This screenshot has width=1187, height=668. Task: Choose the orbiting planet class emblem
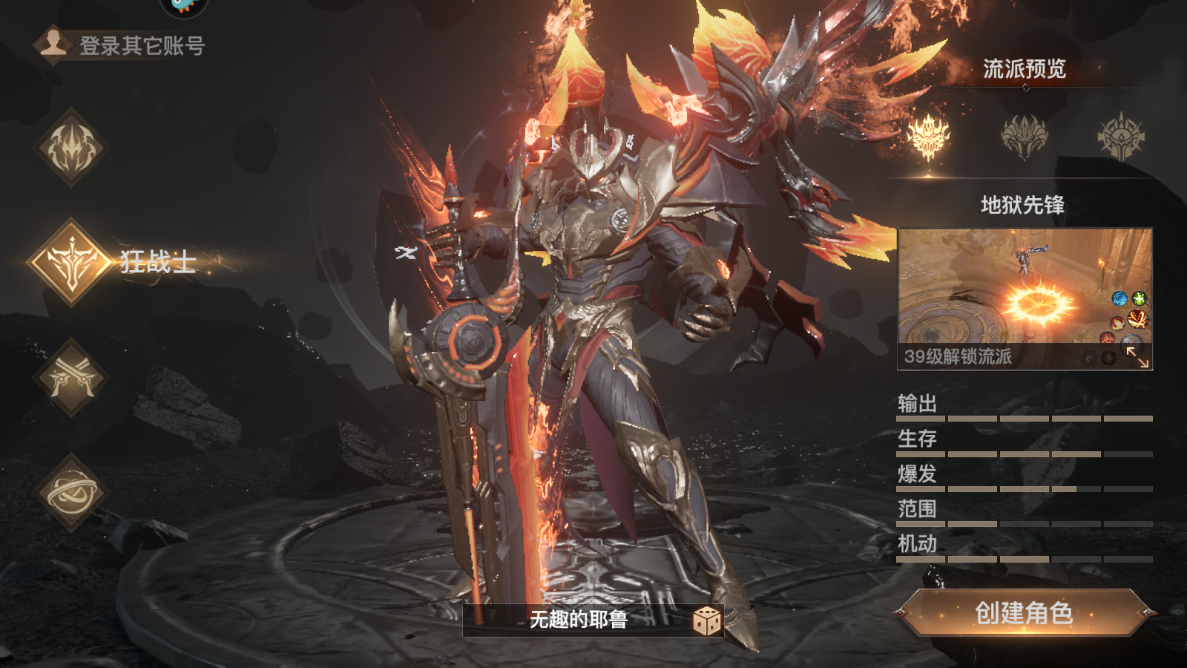coord(70,492)
